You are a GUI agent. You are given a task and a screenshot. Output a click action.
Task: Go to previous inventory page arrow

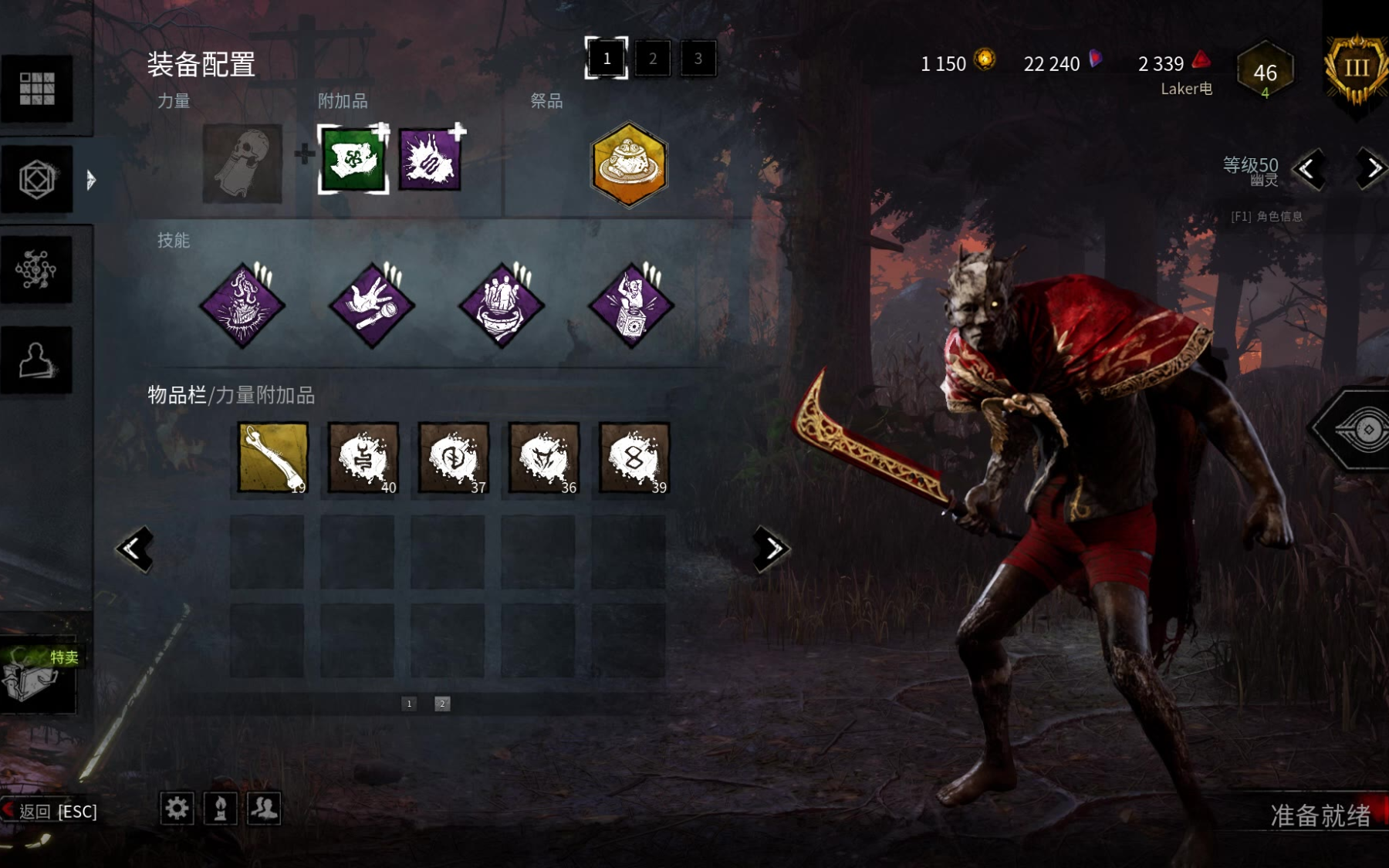[134, 549]
